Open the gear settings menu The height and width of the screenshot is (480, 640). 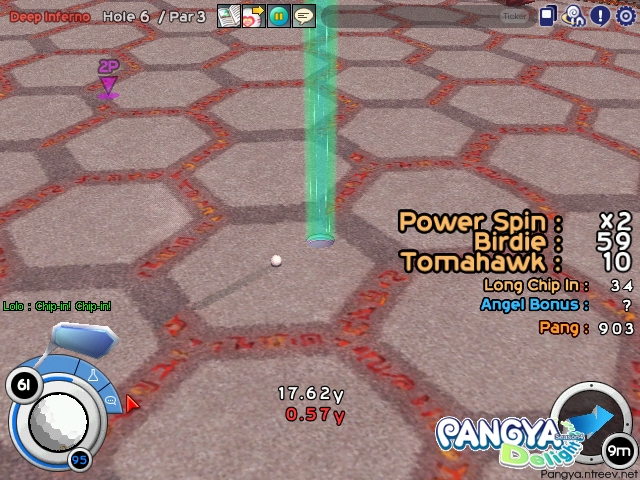(x=625, y=16)
